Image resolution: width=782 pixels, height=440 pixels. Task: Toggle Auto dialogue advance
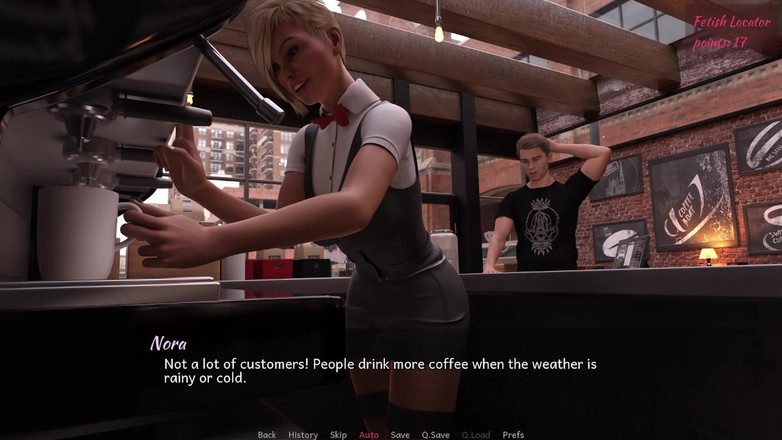[x=369, y=434]
